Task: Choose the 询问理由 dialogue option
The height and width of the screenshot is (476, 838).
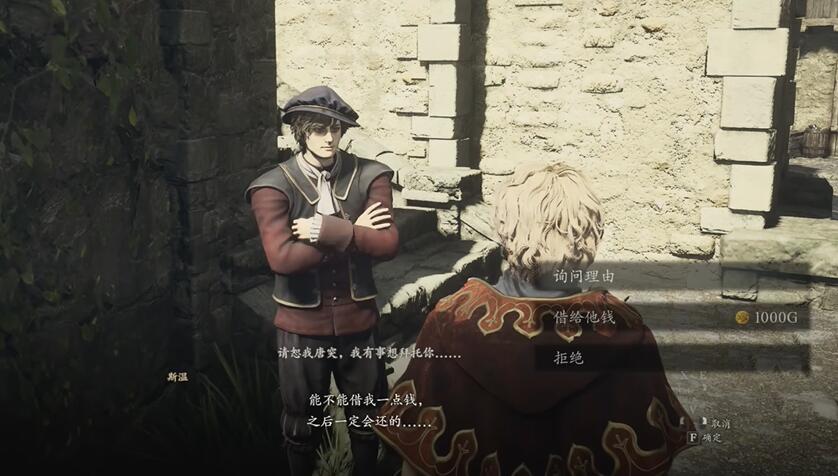Action: click(x=585, y=276)
